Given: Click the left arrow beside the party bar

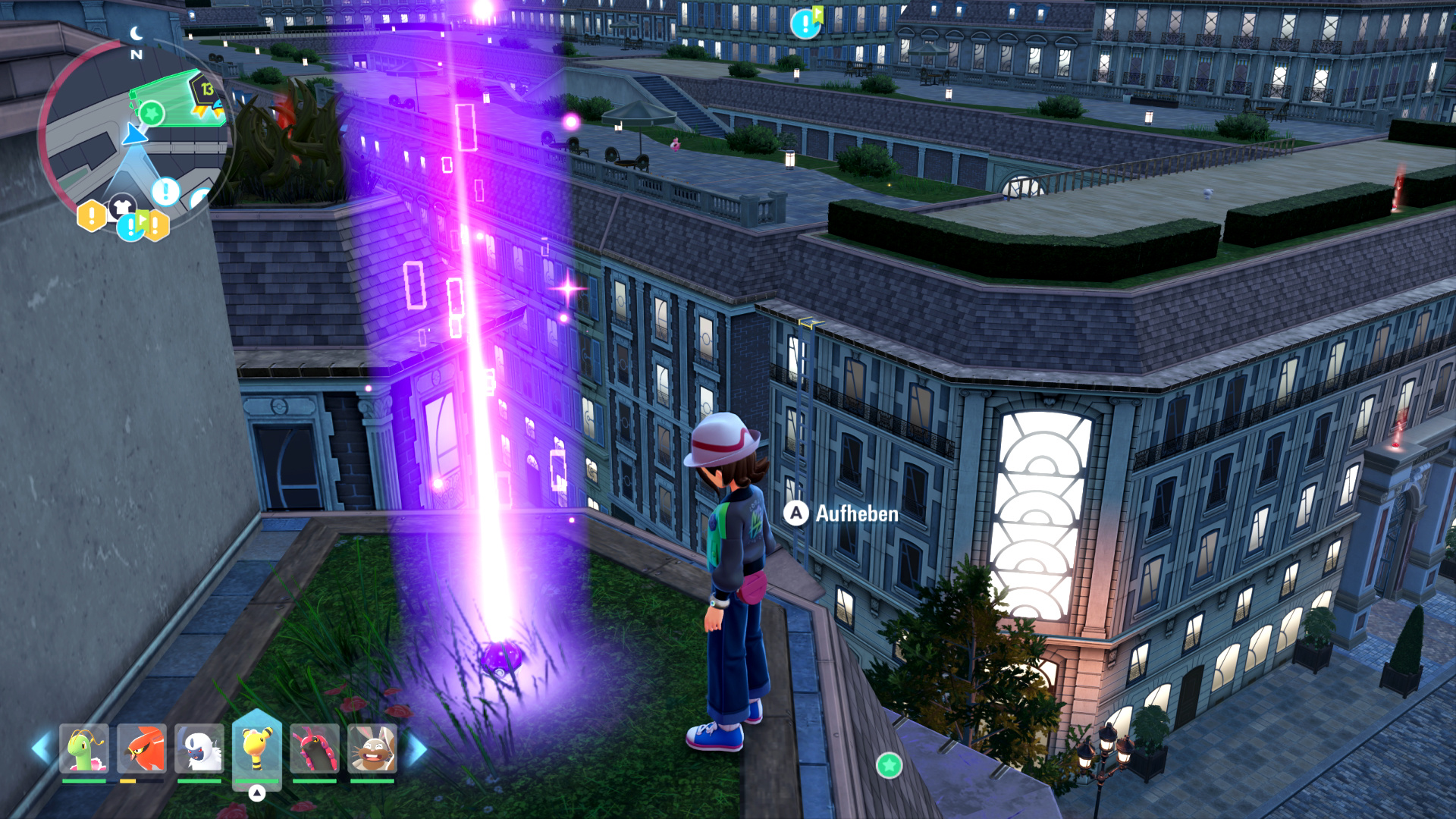Looking at the screenshot, I should [41, 748].
